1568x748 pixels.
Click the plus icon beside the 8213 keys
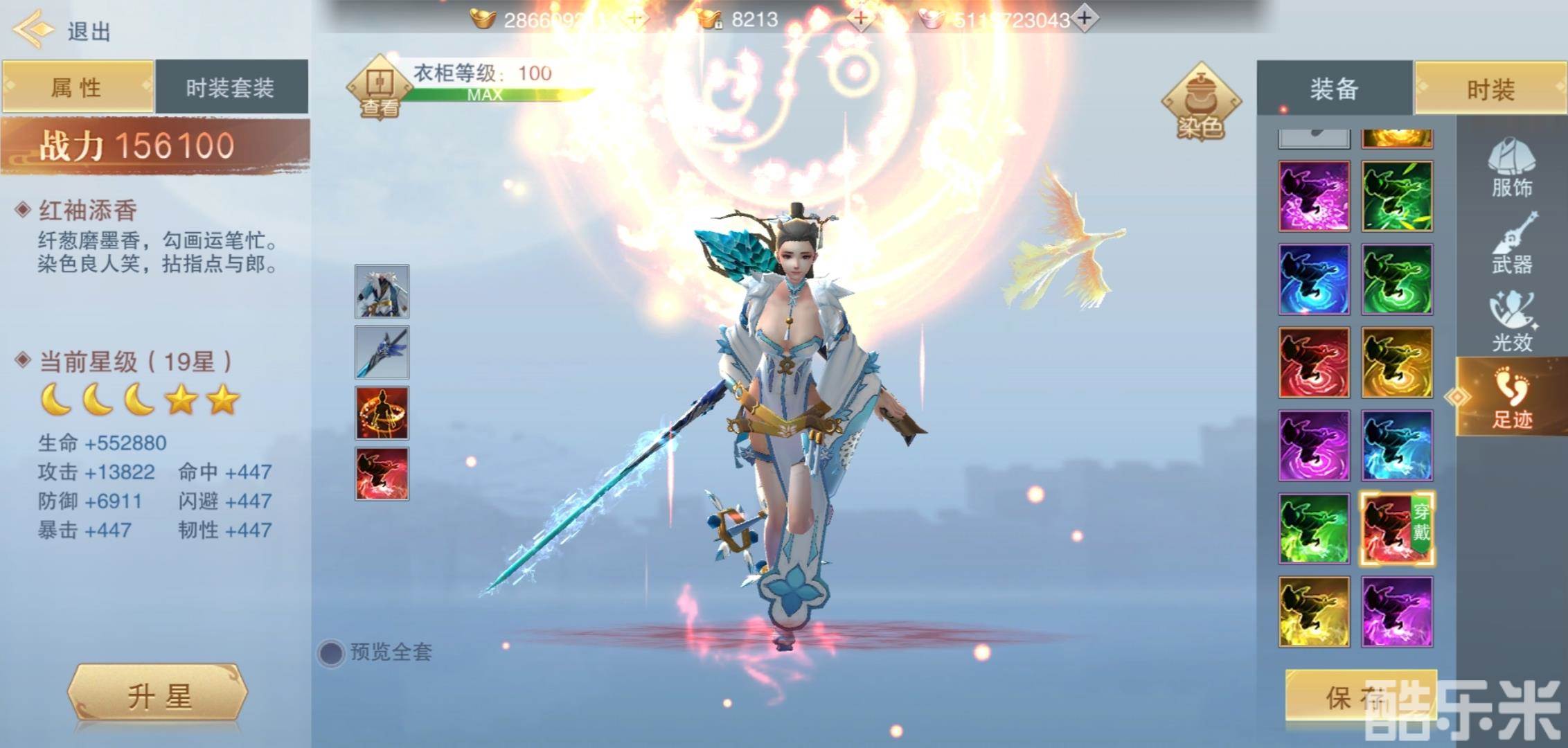pos(861,19)
